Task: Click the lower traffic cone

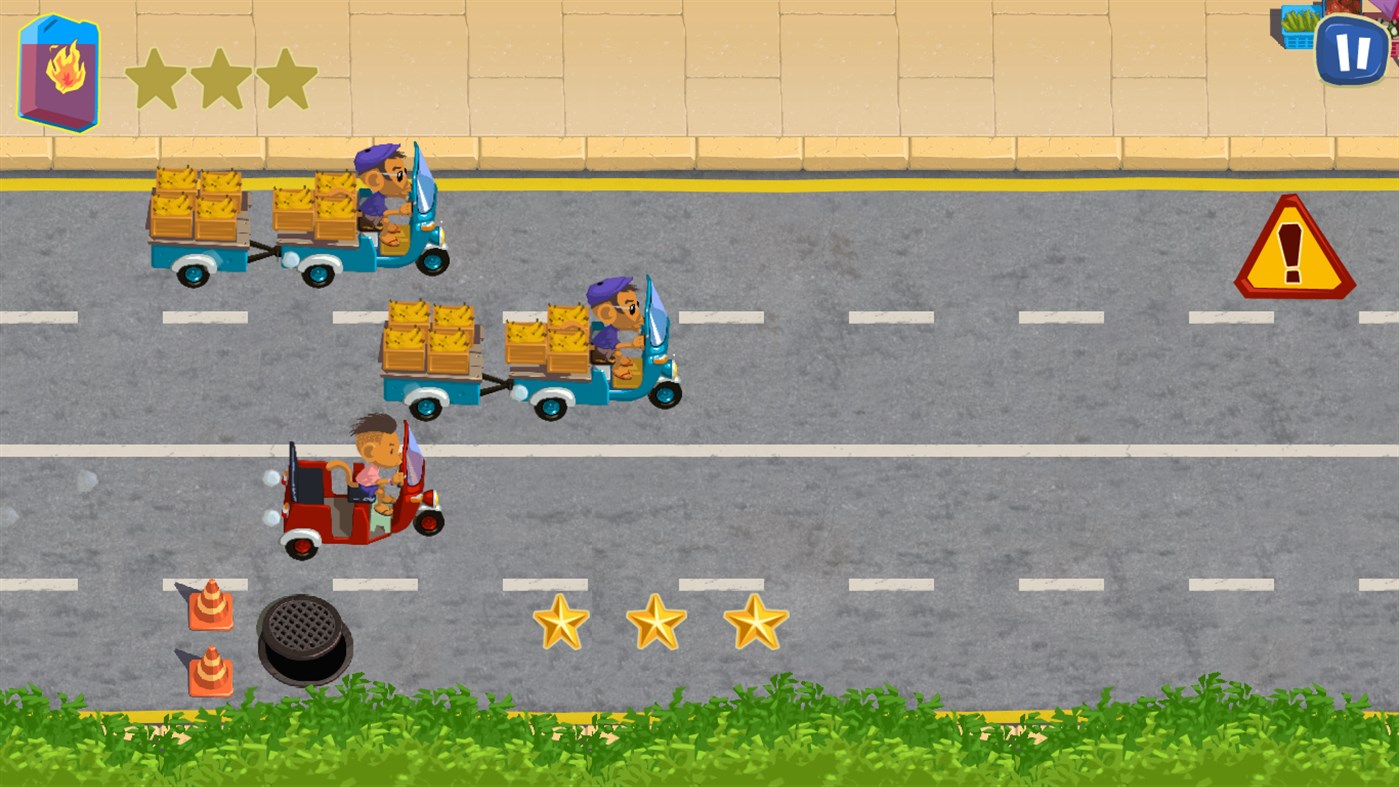Action: click(x=211, y=672)
